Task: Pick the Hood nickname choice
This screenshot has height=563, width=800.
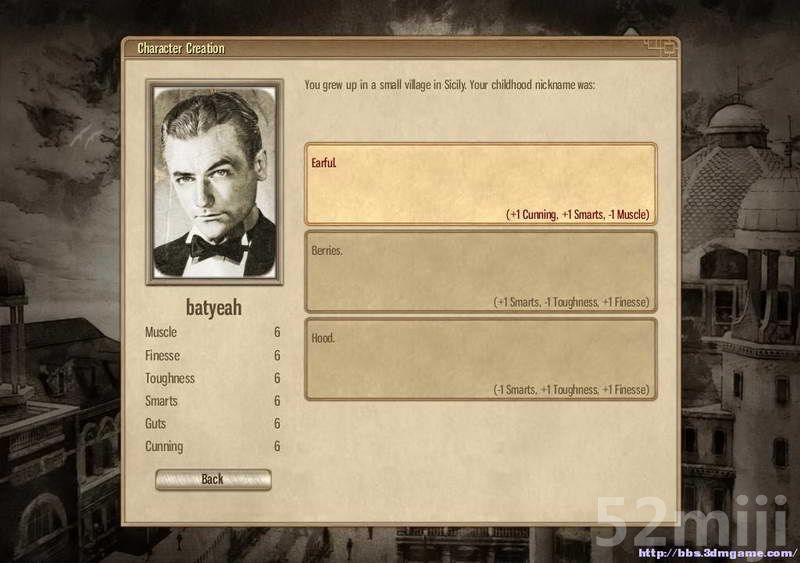Action: coord(480,359)
